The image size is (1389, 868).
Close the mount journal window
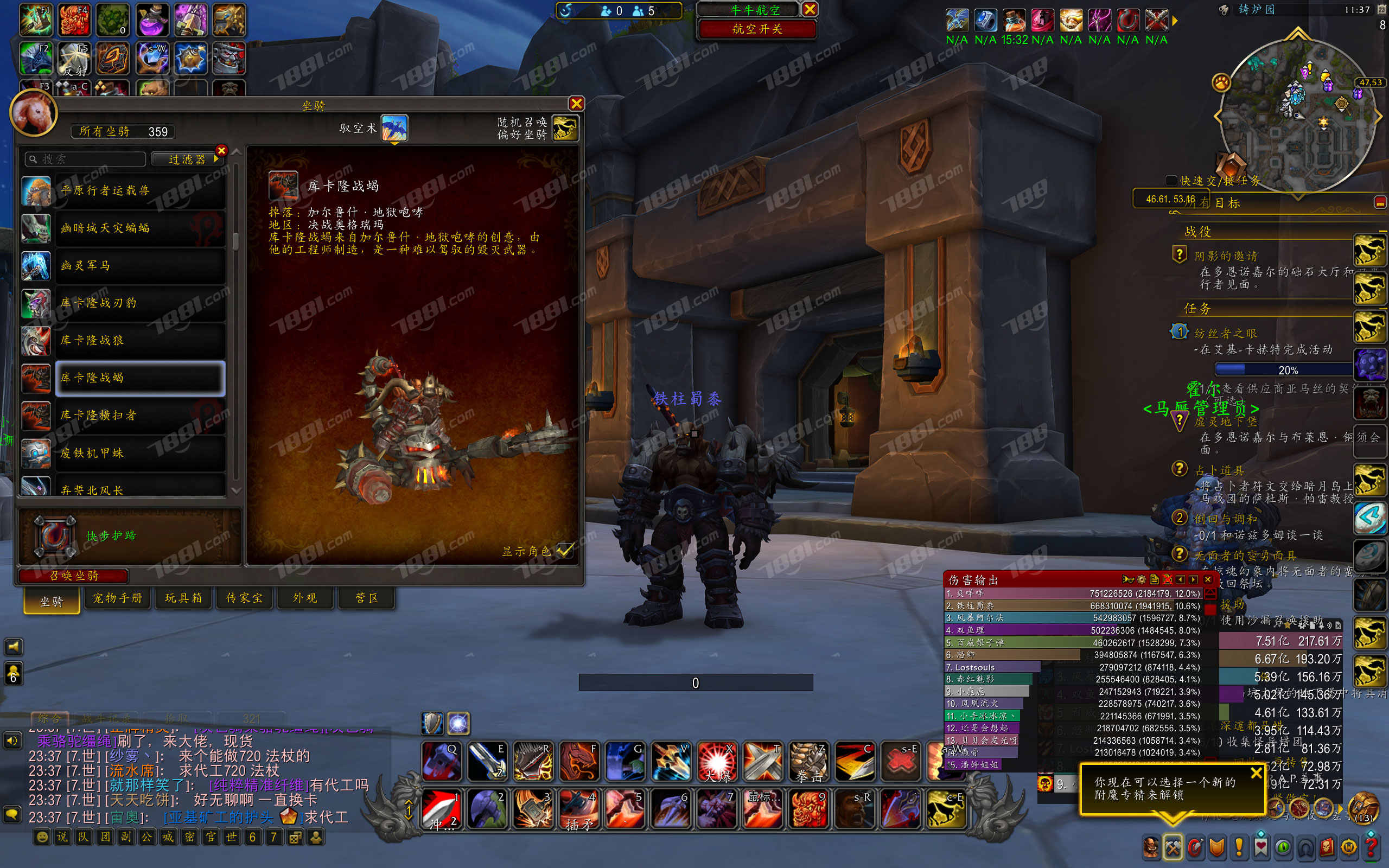coord(576,103)
